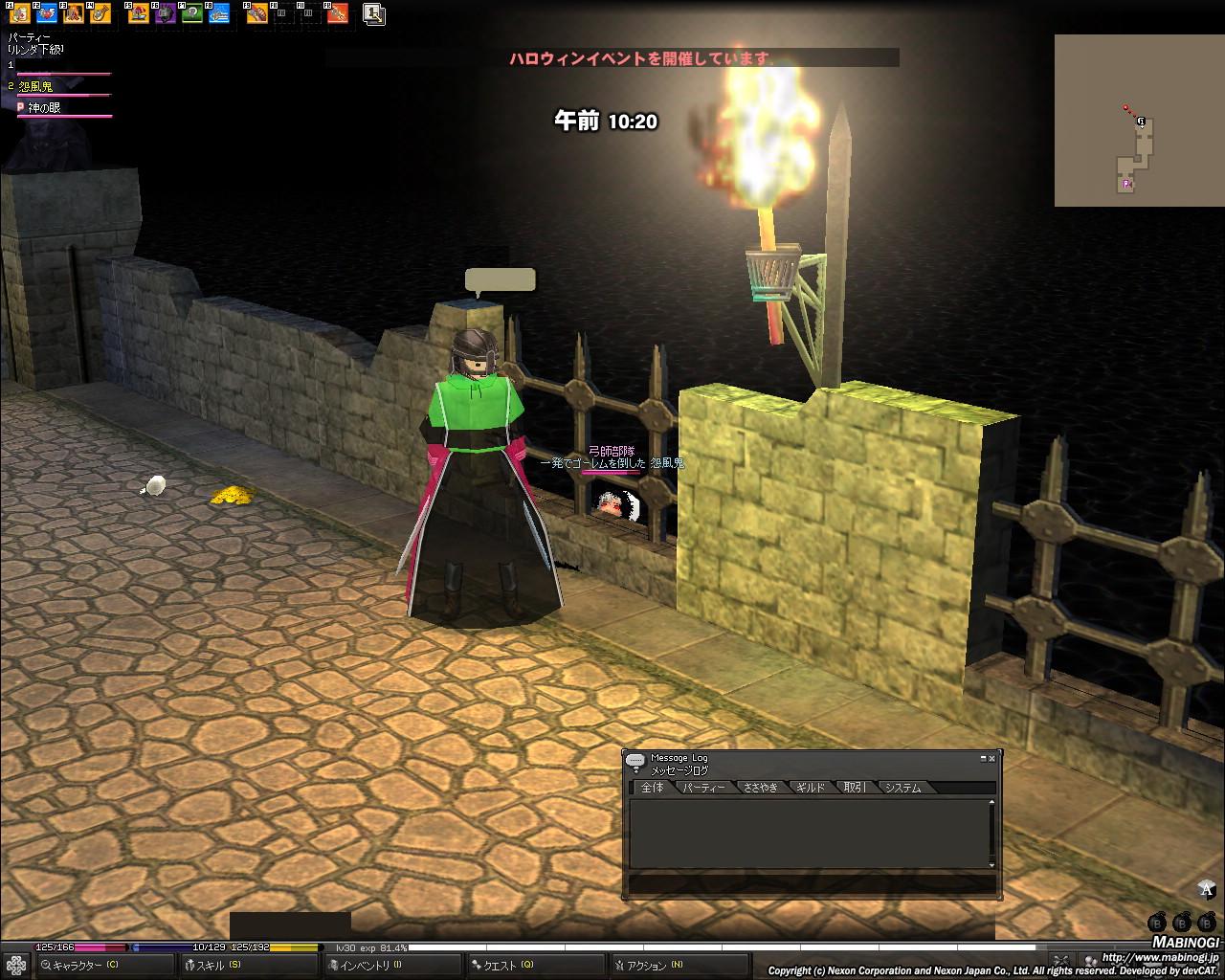Use the F2 blue heart skill icon
The height and width of the screenshot is (980, 1225).
[x=46, y=13]
